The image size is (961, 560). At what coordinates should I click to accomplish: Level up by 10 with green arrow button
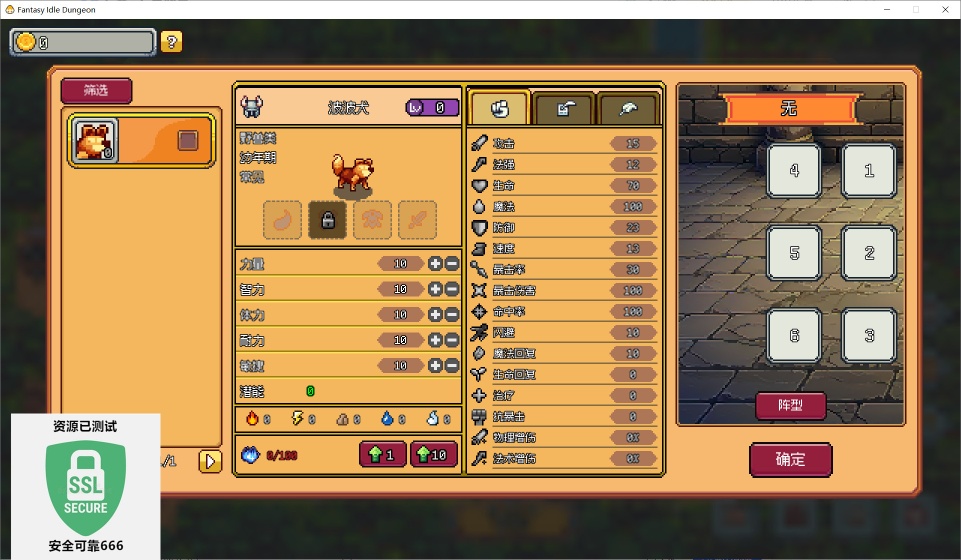tap(433, 455)
